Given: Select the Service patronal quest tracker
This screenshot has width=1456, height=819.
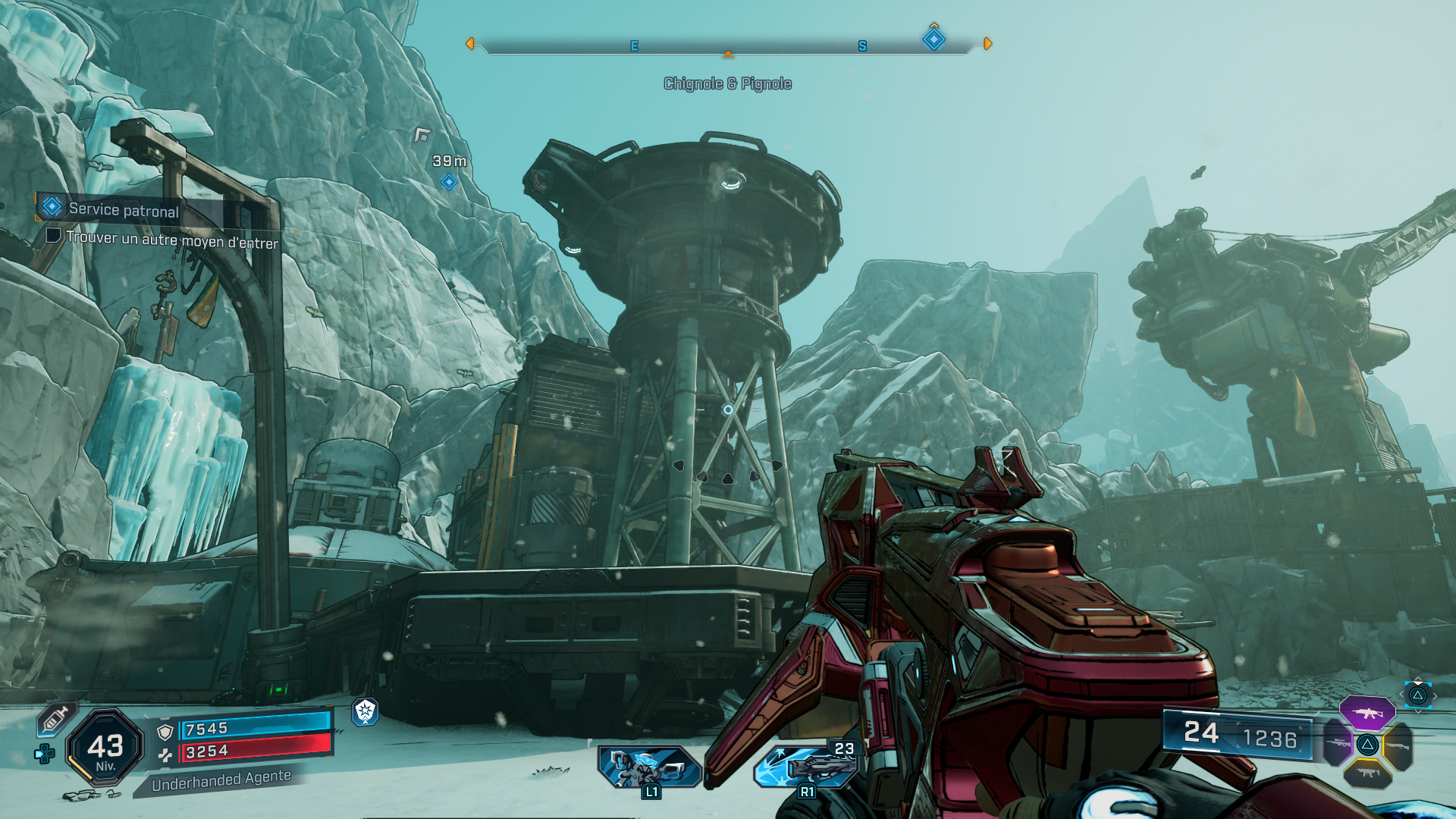Looking at the screenshot, I should click(x=123, y=209).
